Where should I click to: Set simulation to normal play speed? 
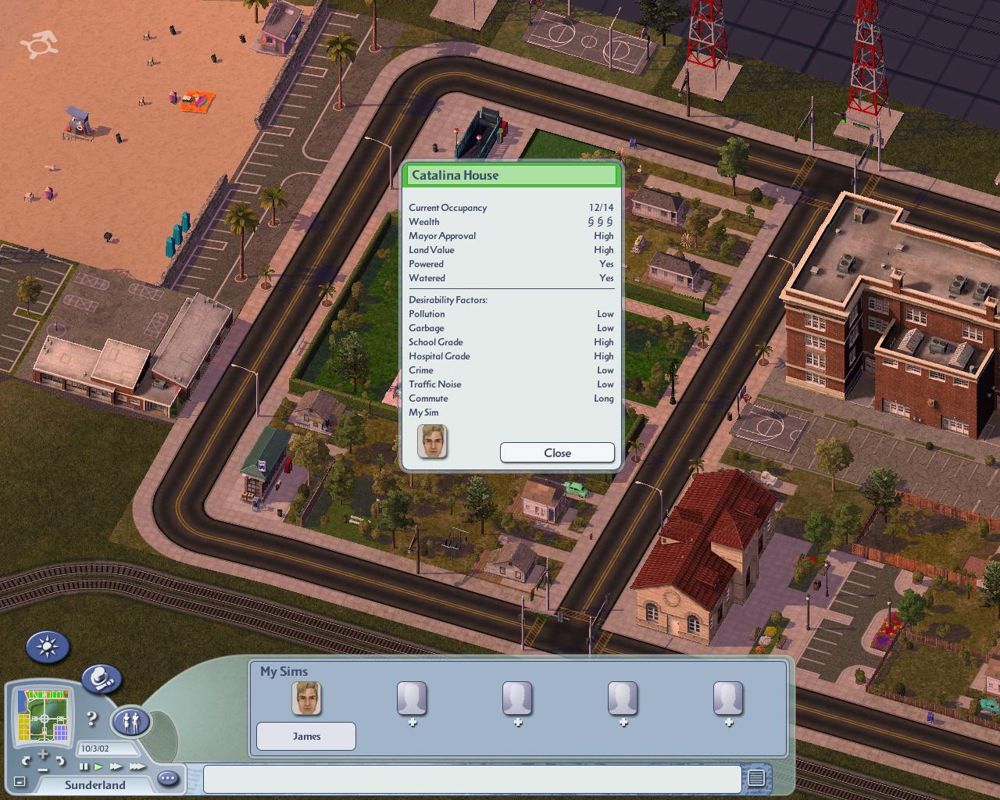click(98, 767)
